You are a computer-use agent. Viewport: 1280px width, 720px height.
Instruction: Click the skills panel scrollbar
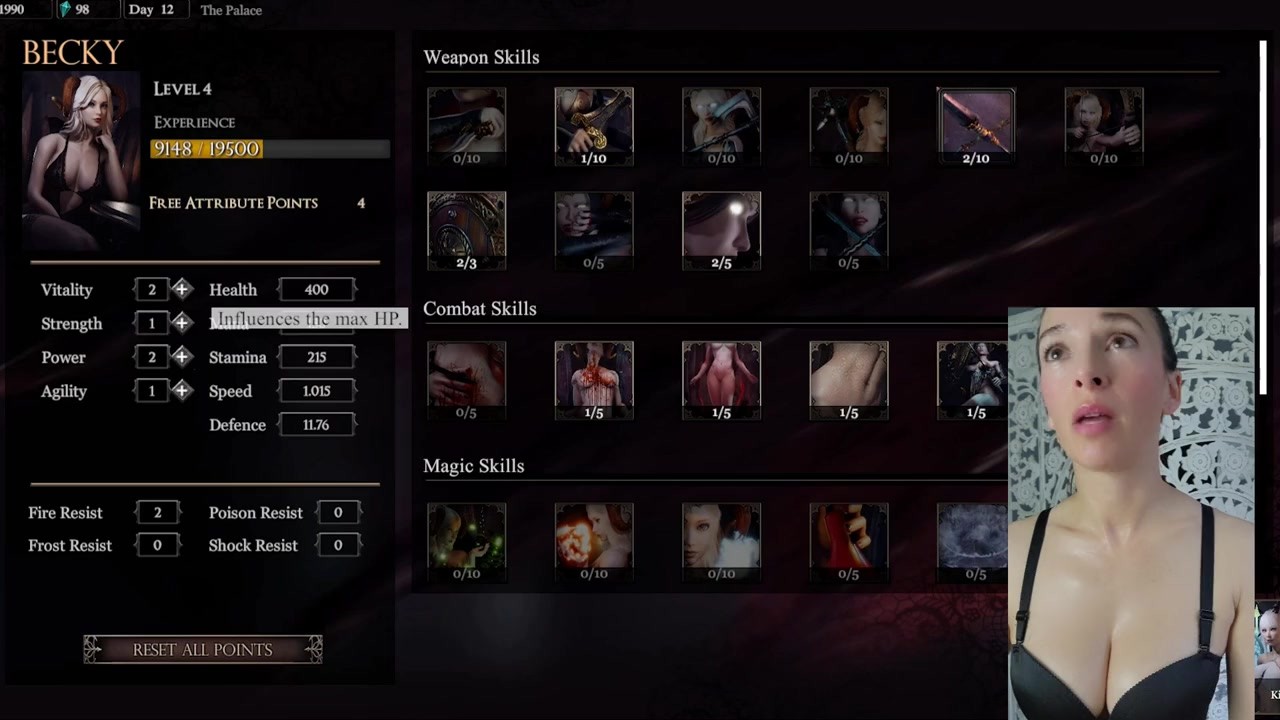[x=1263, y=200]
